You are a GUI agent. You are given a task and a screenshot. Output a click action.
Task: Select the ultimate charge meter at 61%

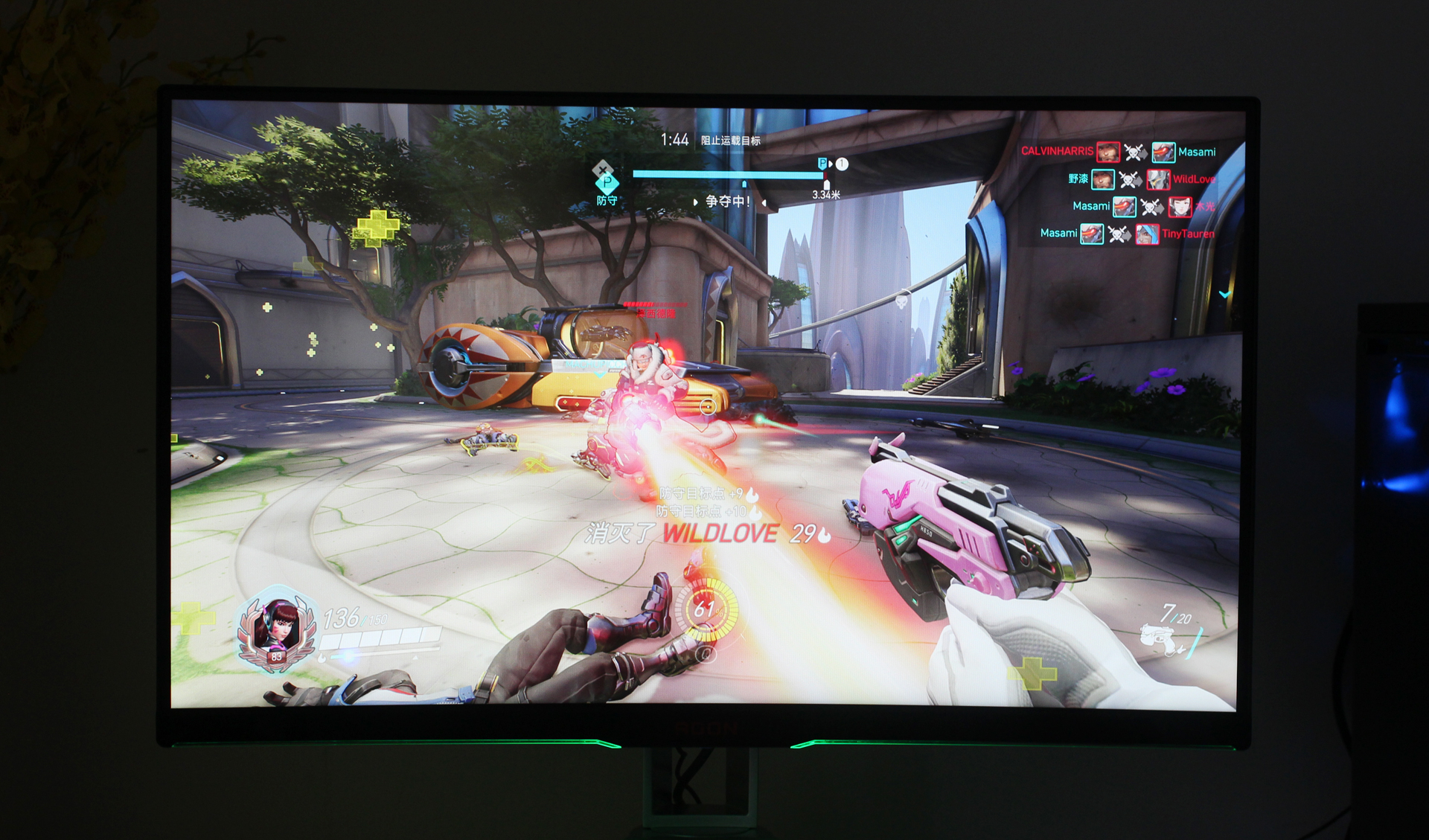(706, 610)
